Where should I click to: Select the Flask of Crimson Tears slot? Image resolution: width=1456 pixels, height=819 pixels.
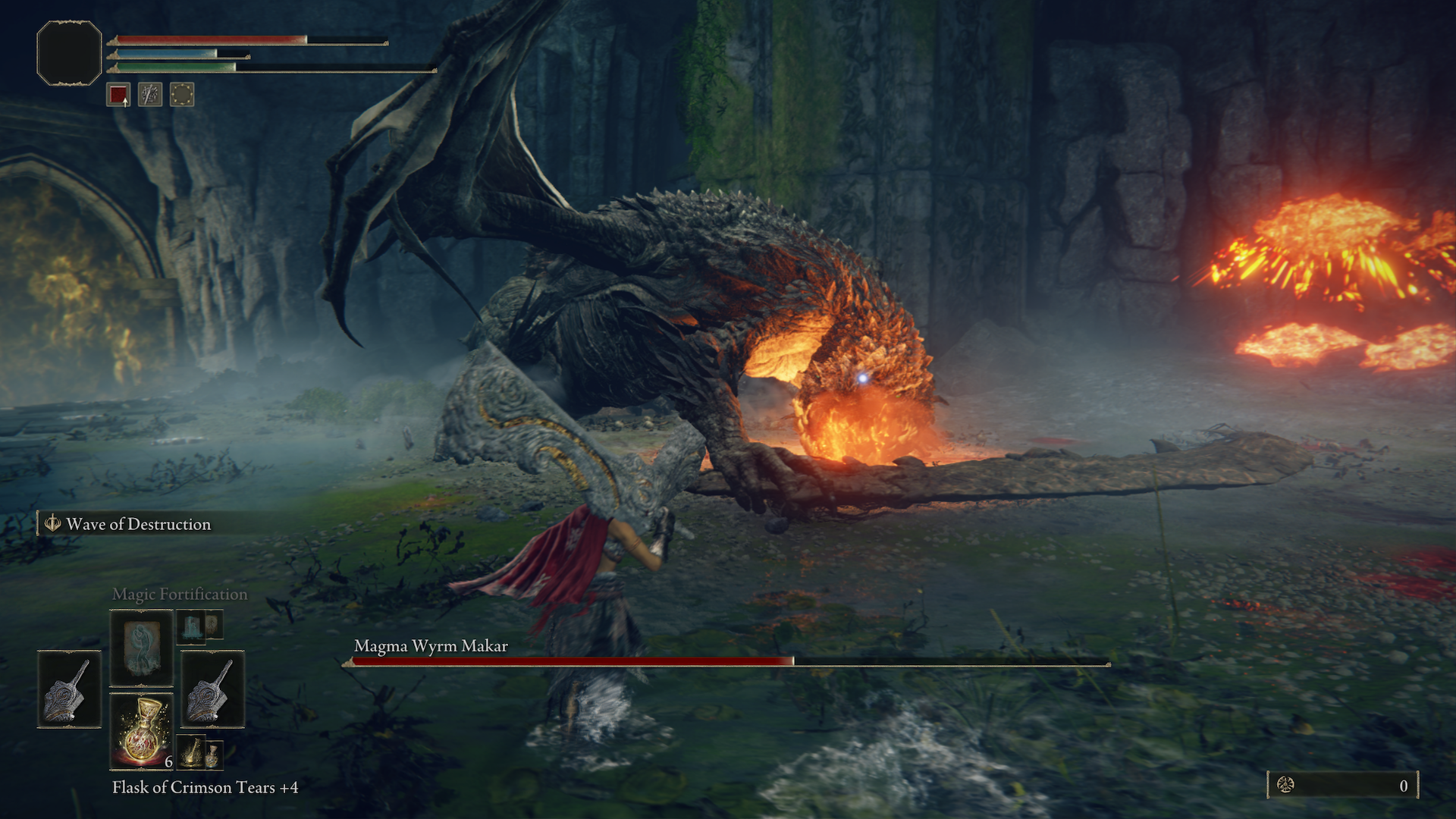142,731
